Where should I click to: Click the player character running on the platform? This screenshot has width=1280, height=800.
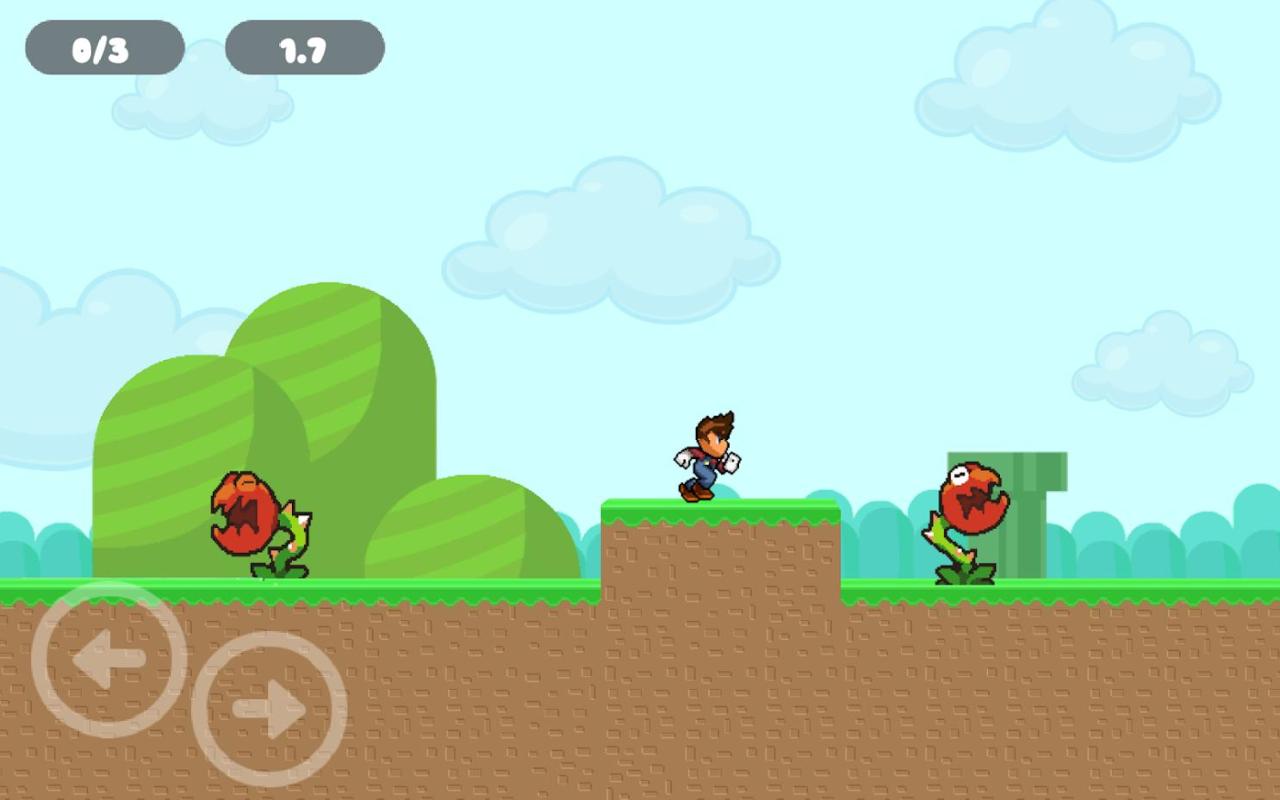[x=707, y=455]
